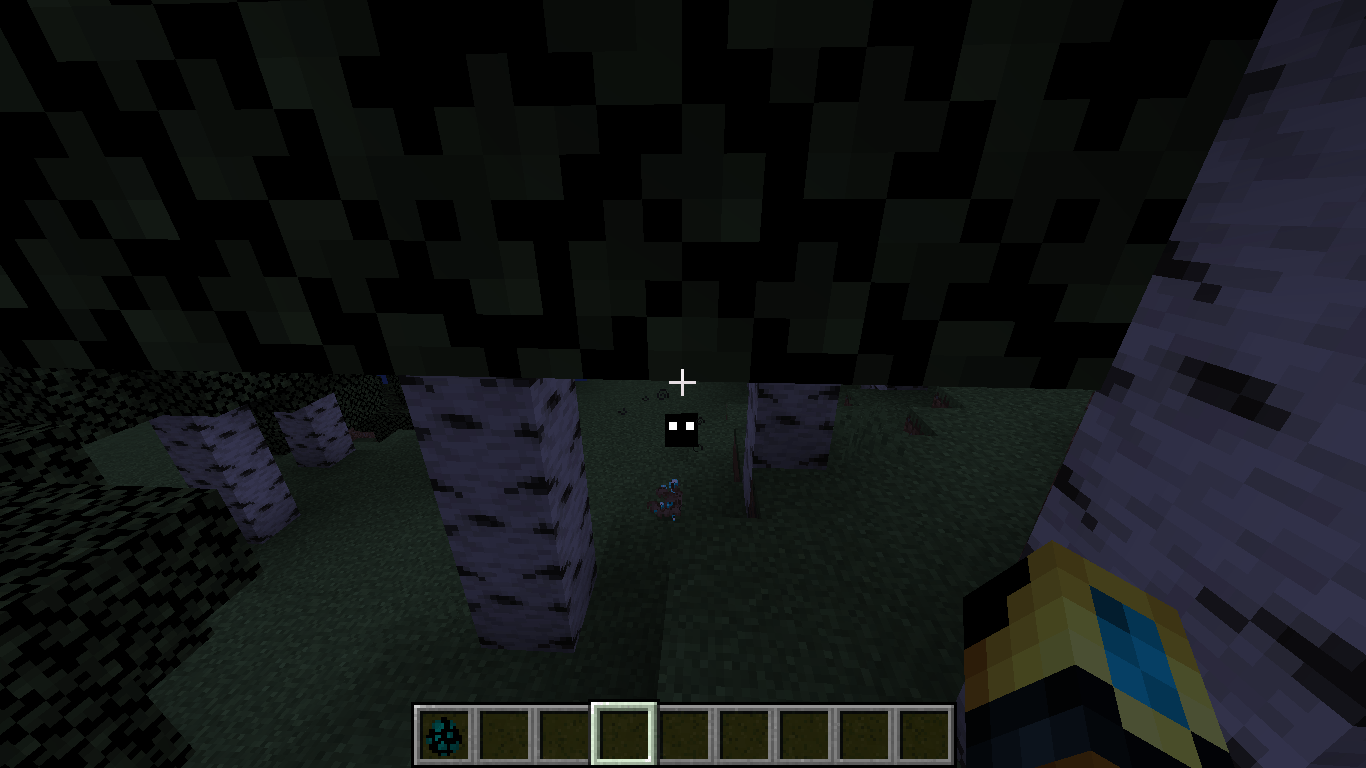The width and height of the screenshot is (1366, 768).
Task: Click the crosshair at screen center
Action: 683,381
